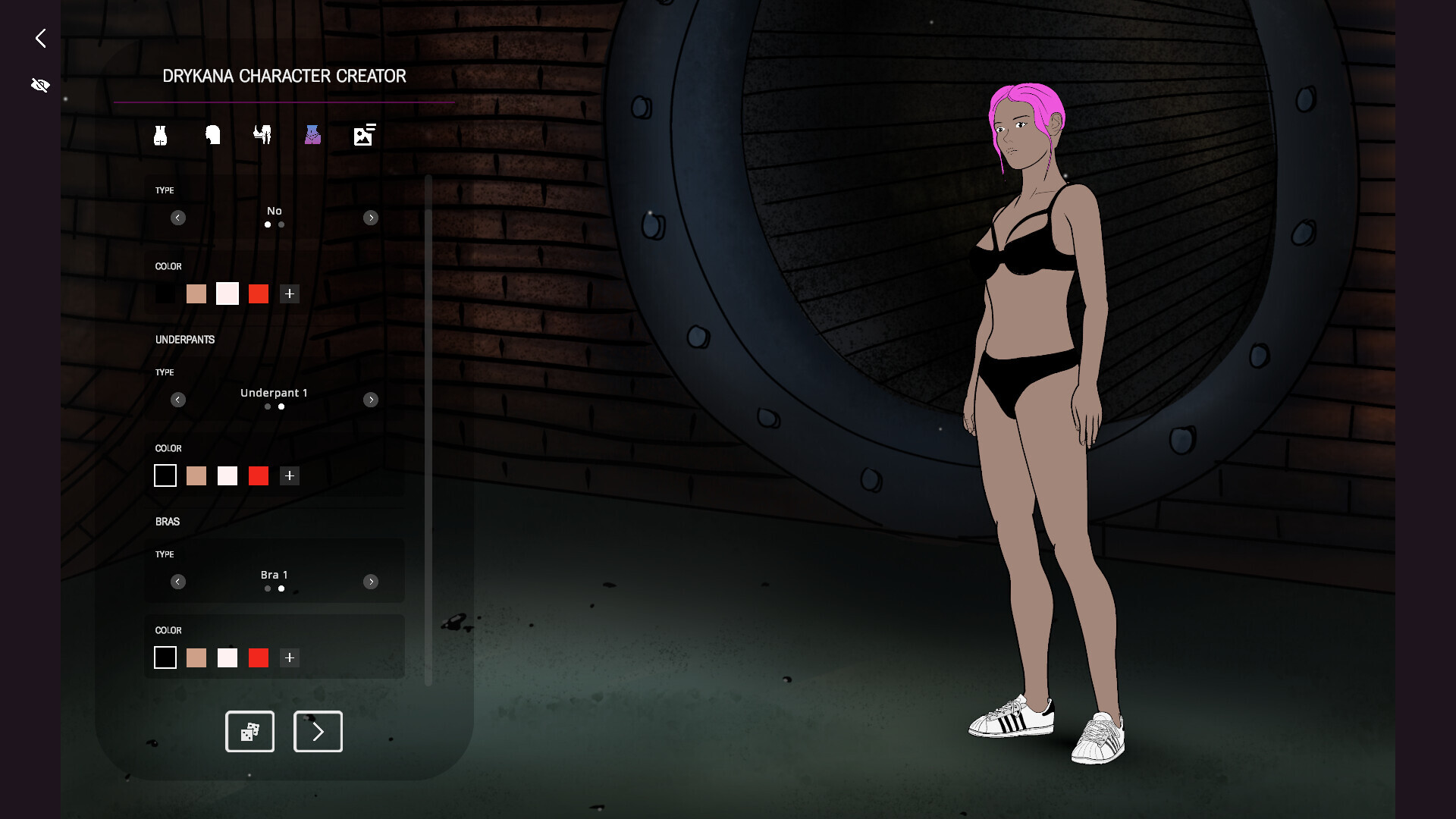Switch to the head customization tab
Viewport: 1456px width, 819px height.
point(212,136)
